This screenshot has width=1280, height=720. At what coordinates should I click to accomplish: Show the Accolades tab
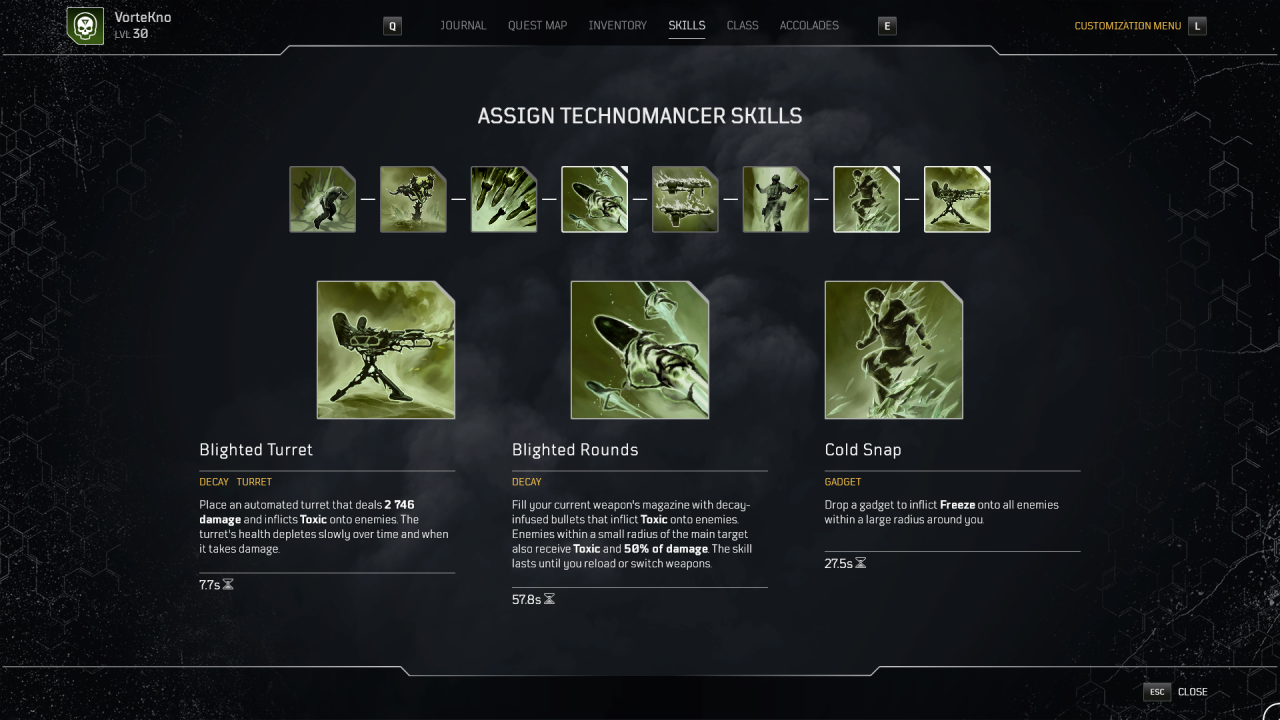pyautogui.click(x=809, y=26)
